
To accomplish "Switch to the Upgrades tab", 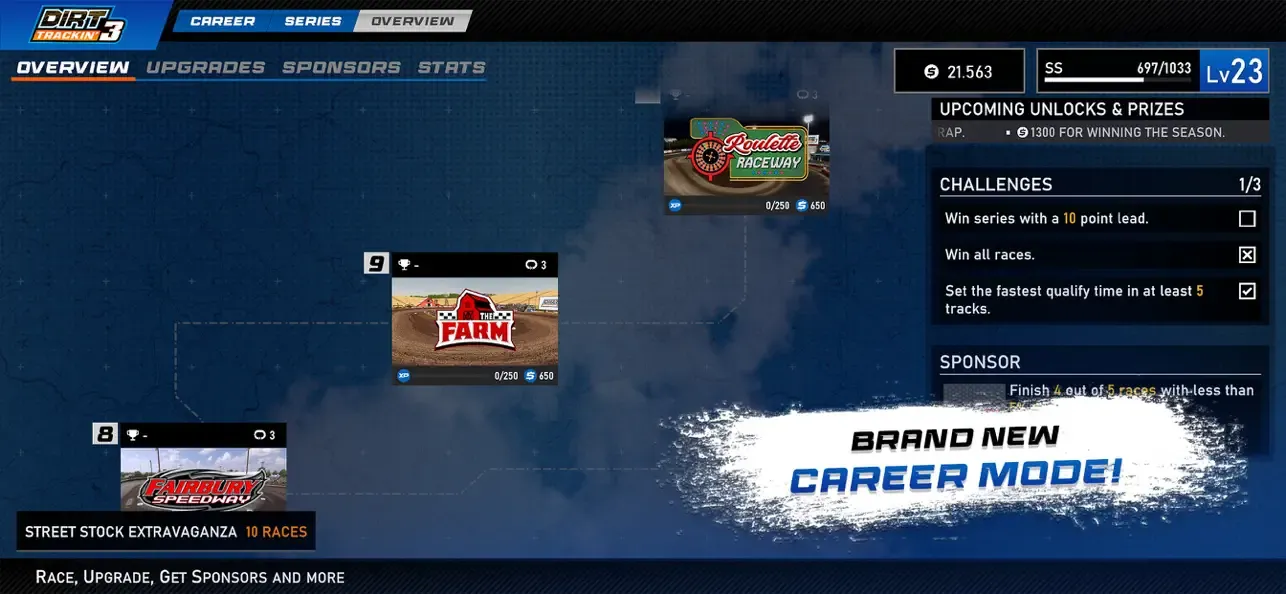I will [x=205, y=68].
